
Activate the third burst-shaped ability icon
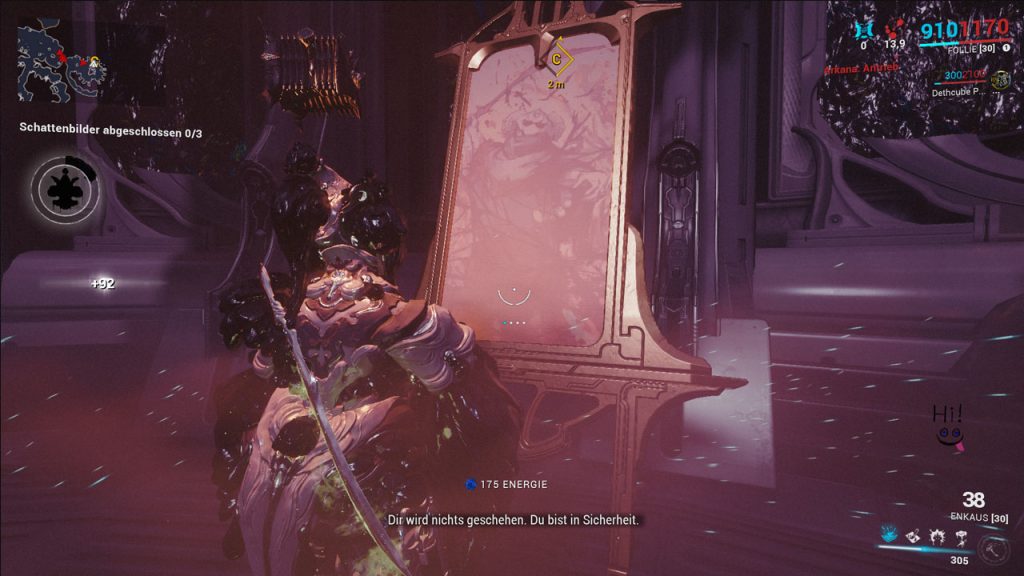click(x=936, y=537)
